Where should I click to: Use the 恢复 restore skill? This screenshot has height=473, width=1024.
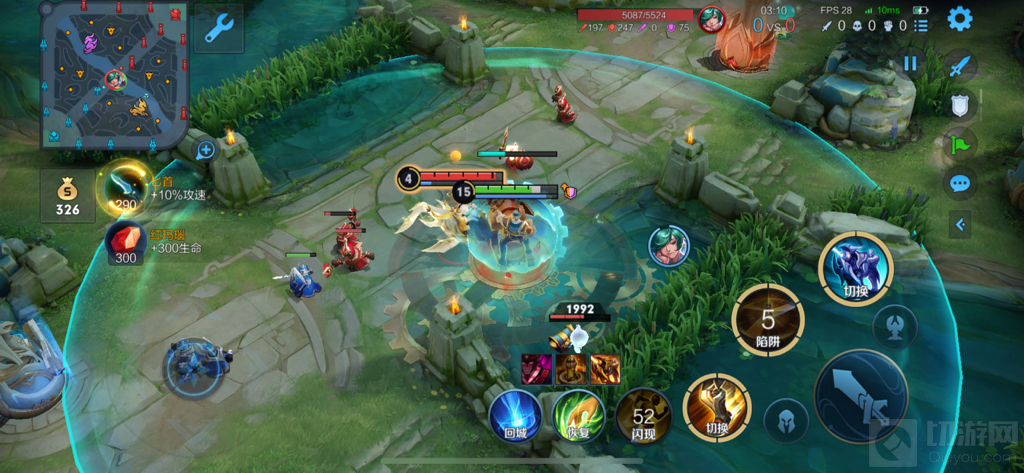click(577, 415)
